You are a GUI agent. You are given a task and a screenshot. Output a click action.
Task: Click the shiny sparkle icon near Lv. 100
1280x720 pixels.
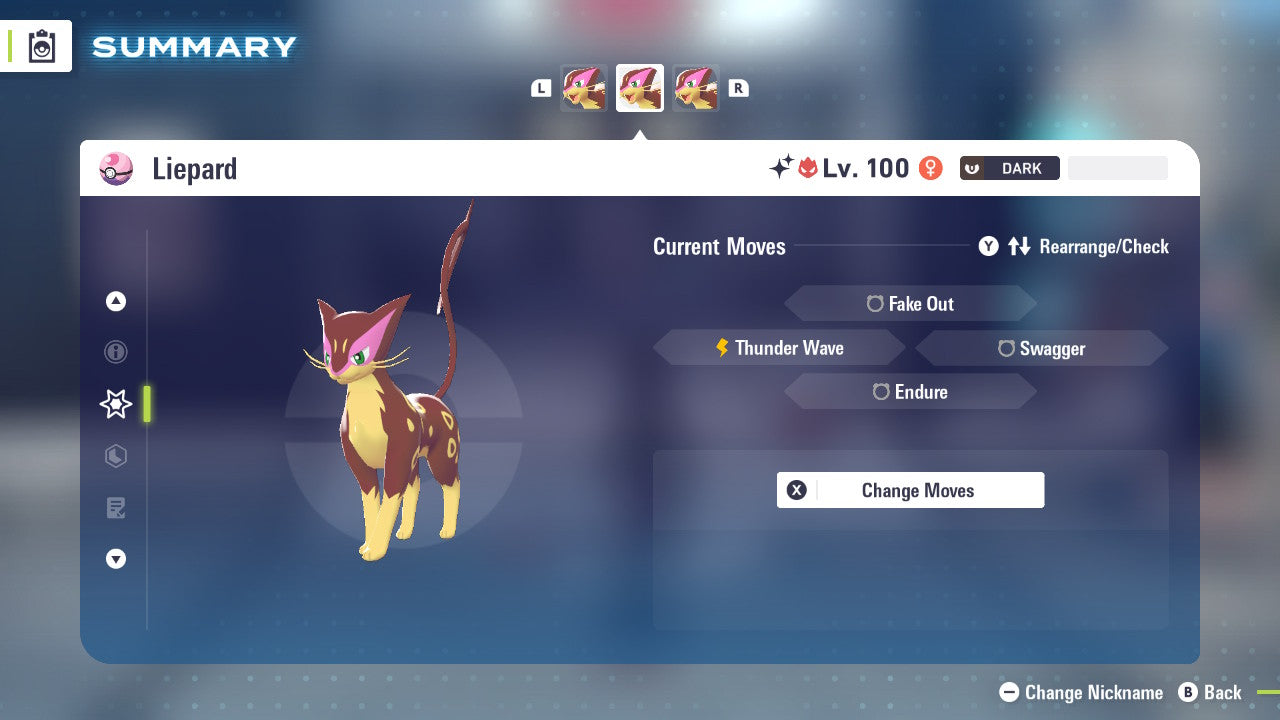click(x=782, y=167)
